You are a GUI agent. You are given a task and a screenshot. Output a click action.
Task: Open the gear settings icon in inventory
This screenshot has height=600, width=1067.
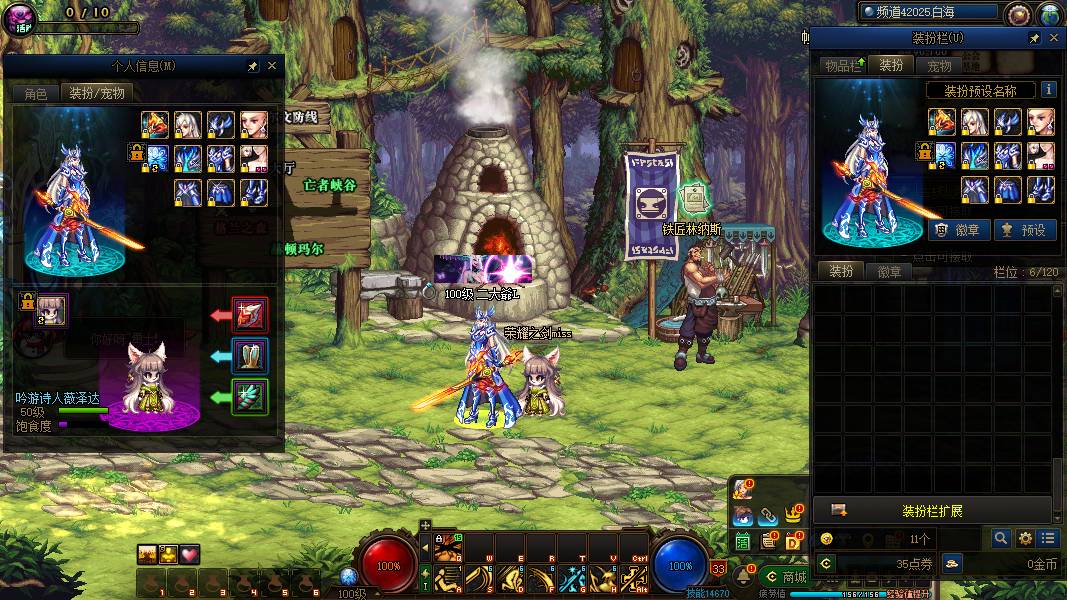click(x=1025, y=538)
